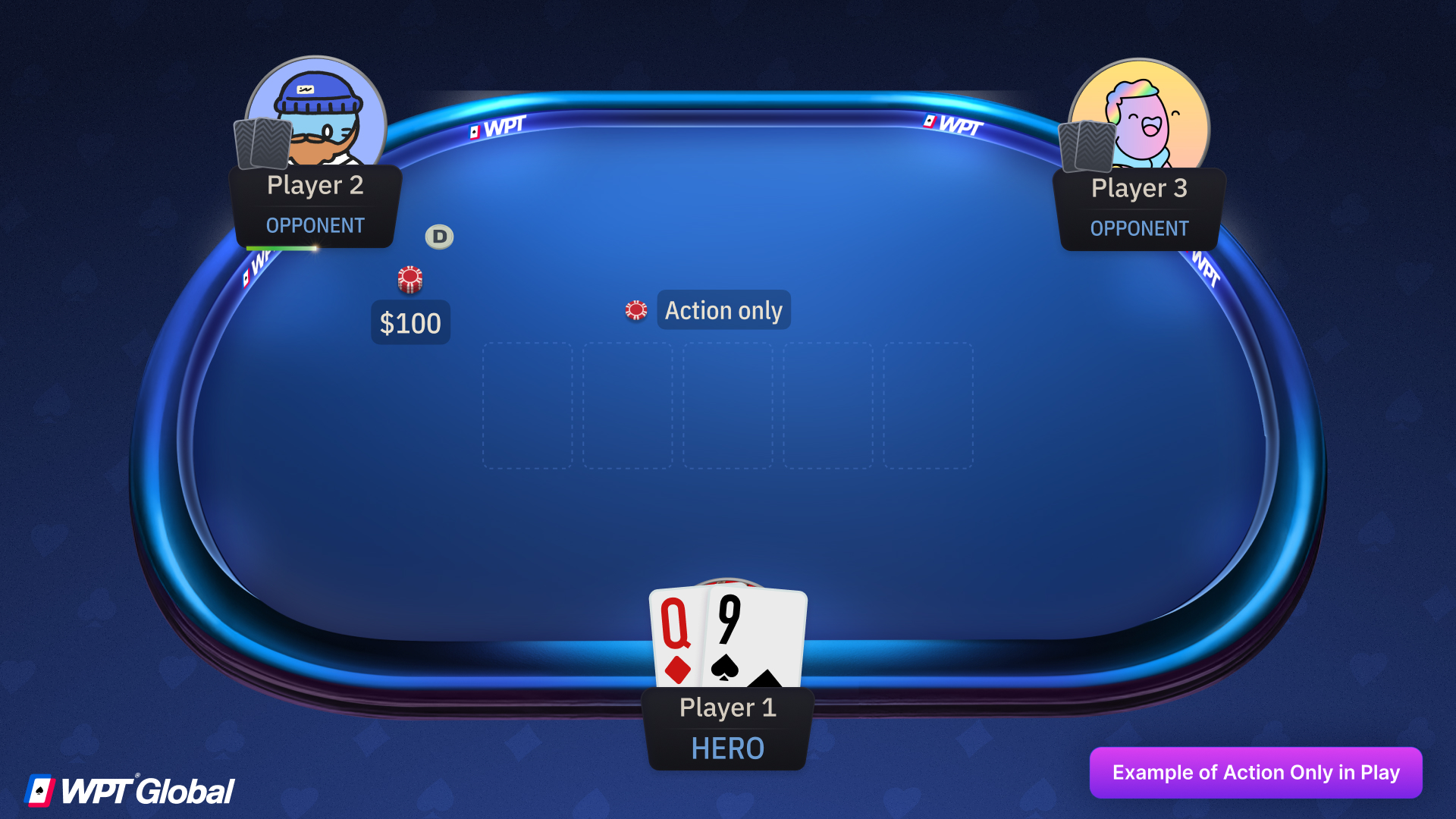Open Player 3's OPPONENT nameplate
The width and height of the screenshot is (1456, 819).
(1139, 228)
